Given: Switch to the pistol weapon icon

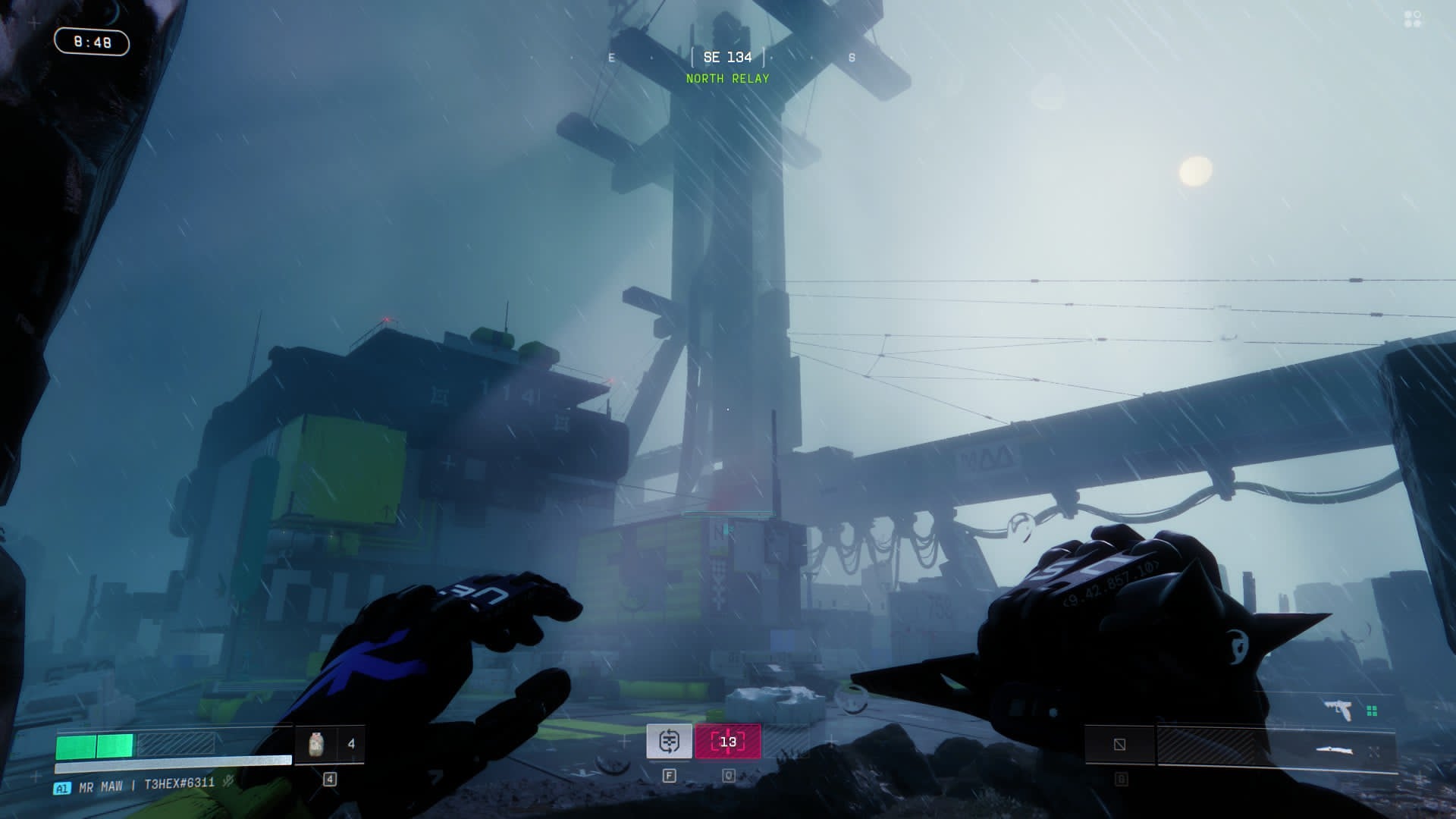Looking at the screenshot, I should click(1338, 711).
